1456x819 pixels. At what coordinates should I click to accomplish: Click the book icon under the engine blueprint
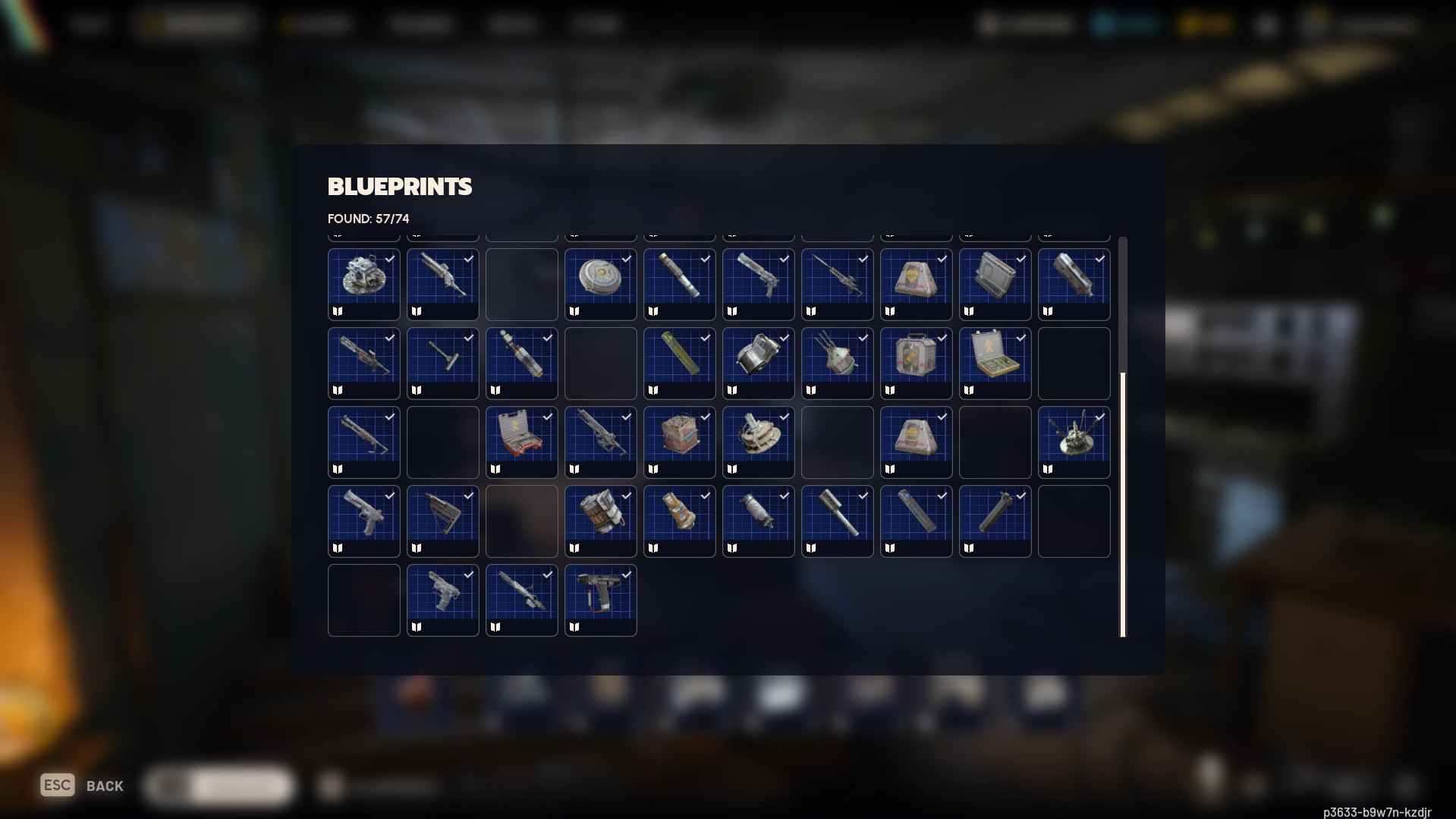pos(338,311)
